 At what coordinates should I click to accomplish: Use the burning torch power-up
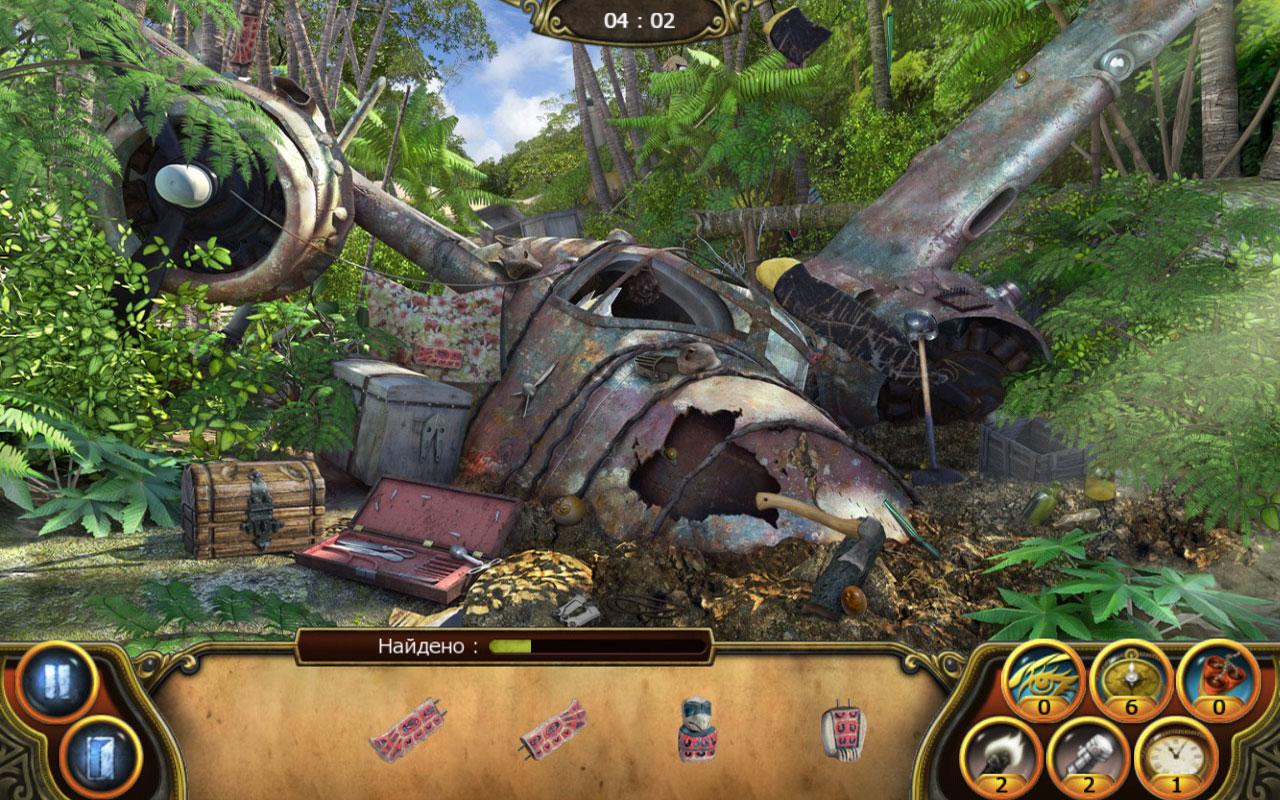[x=1001, y=756]
